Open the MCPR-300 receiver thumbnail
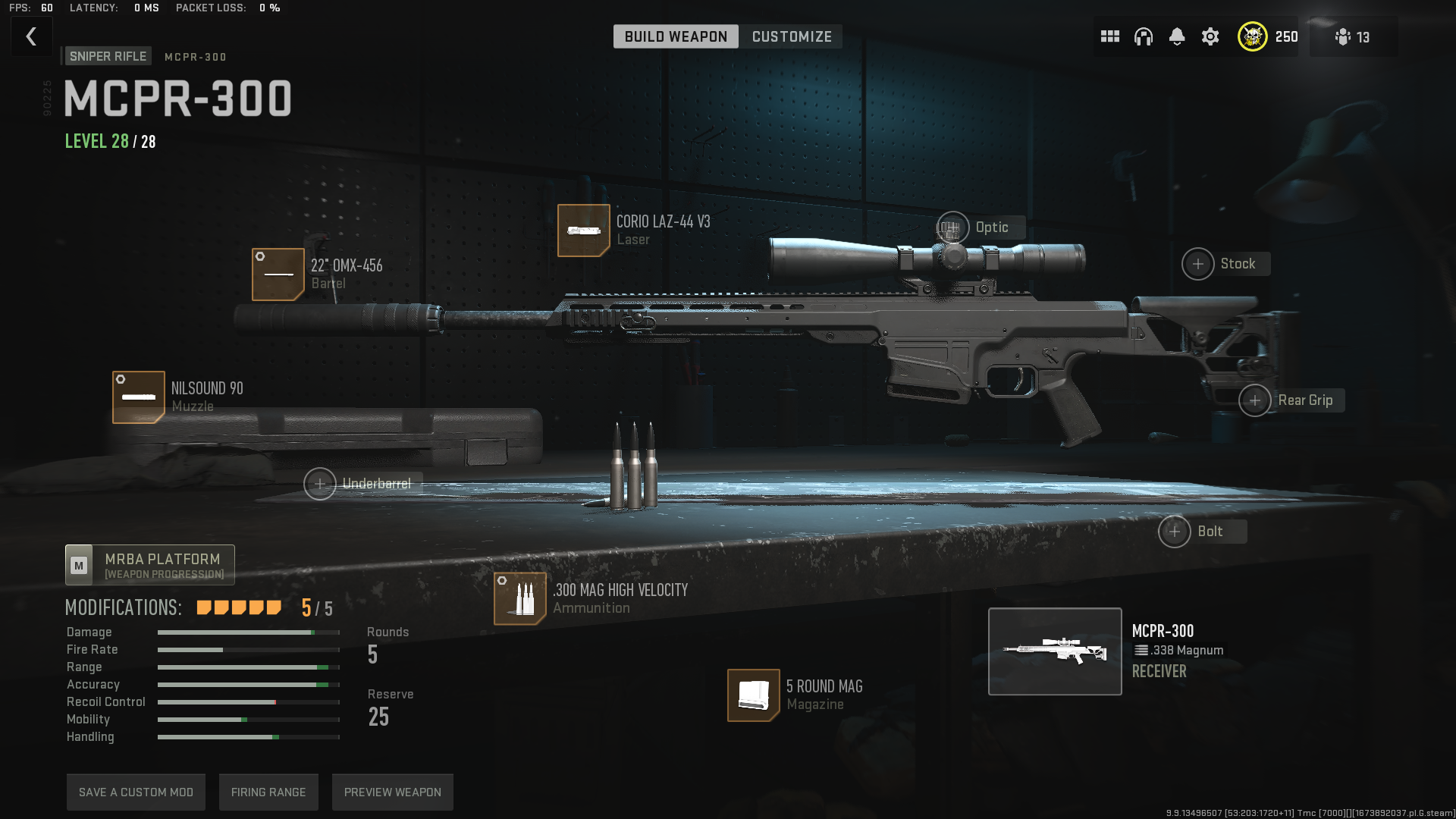 click(1055, 651)
